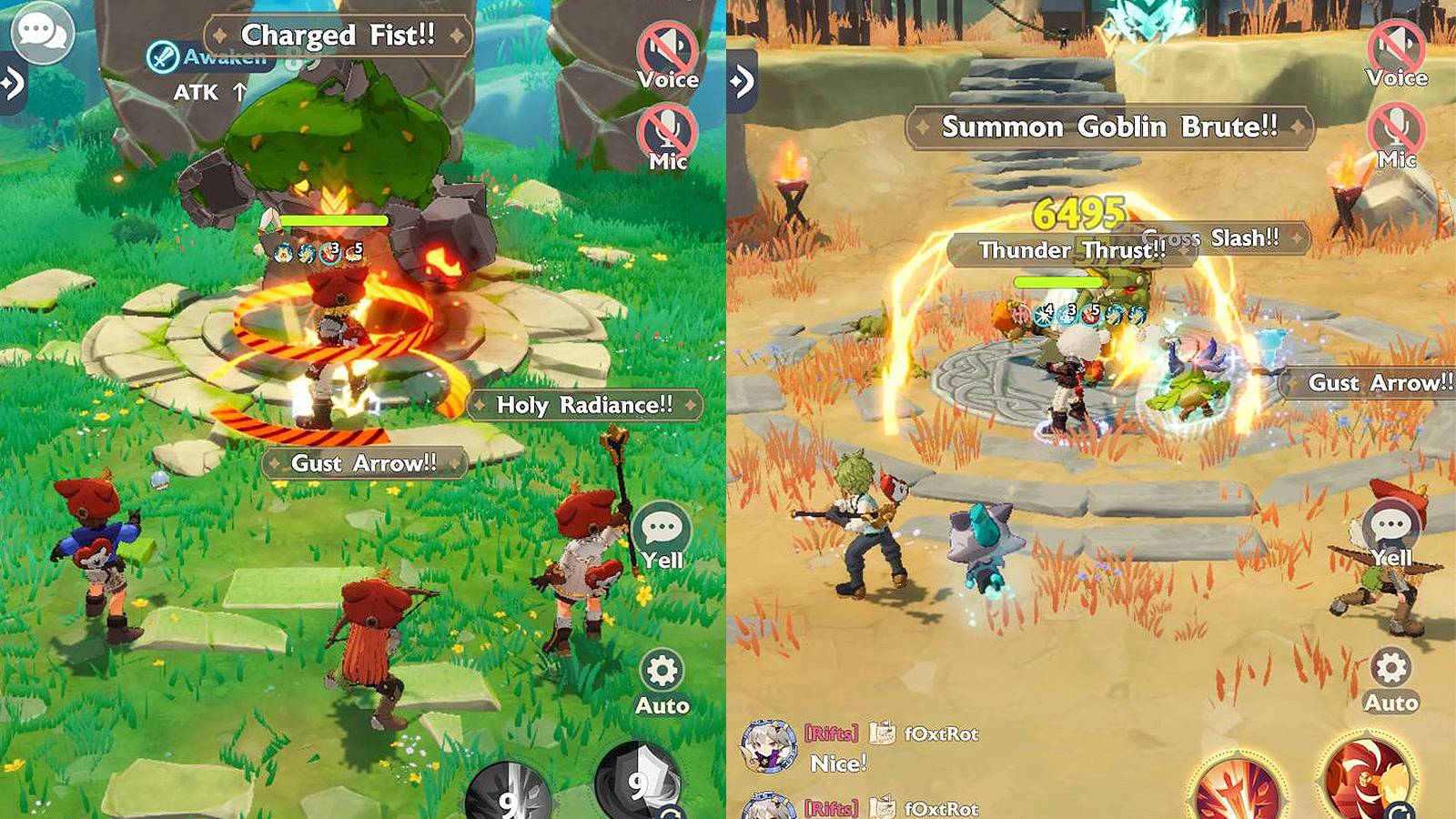The image size is (1456, 819).
Task: Tap Yell in the grassy forest battle
Action: [662, 537]
